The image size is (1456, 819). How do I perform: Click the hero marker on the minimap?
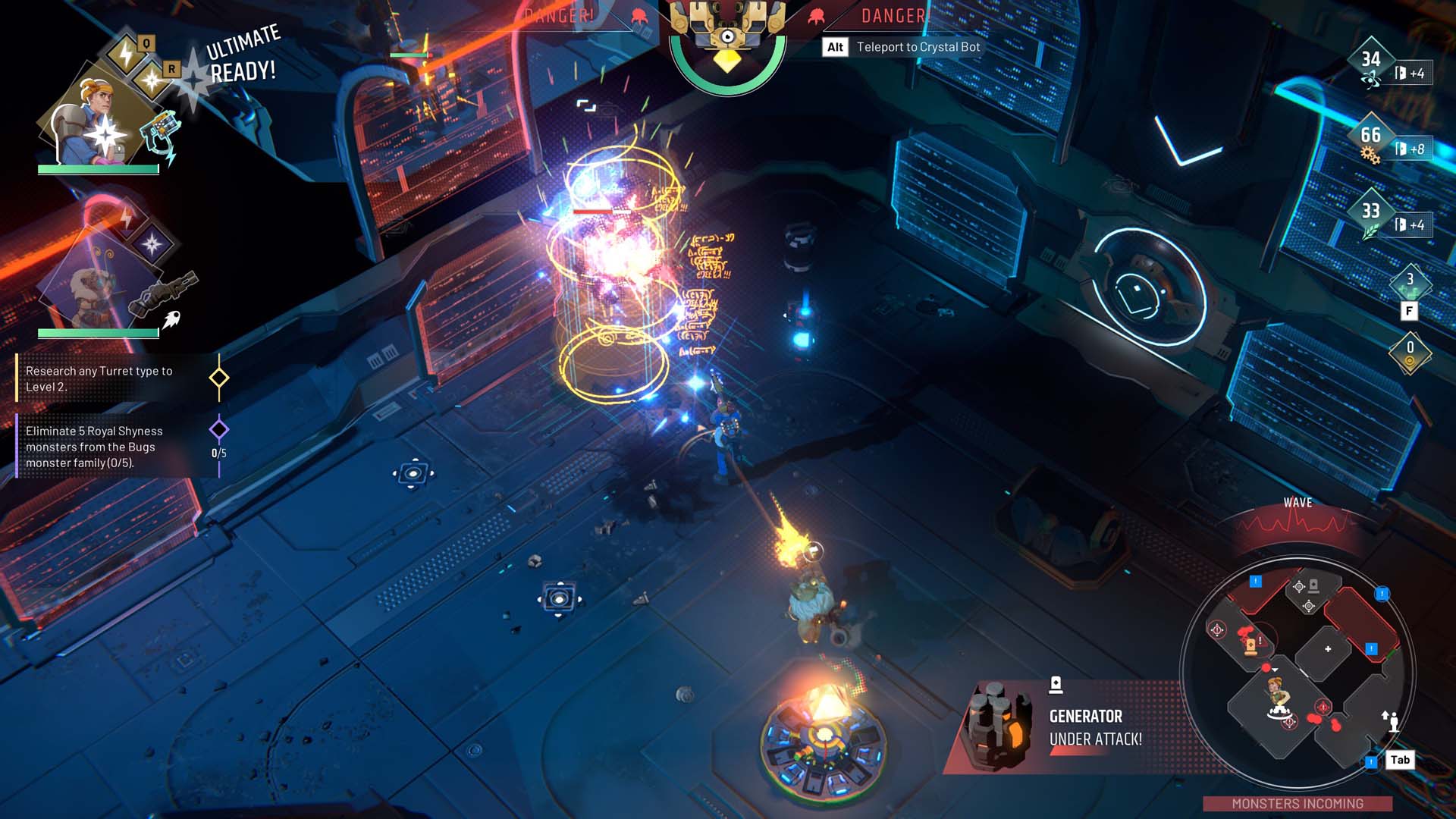click(x=1279, y=696)
